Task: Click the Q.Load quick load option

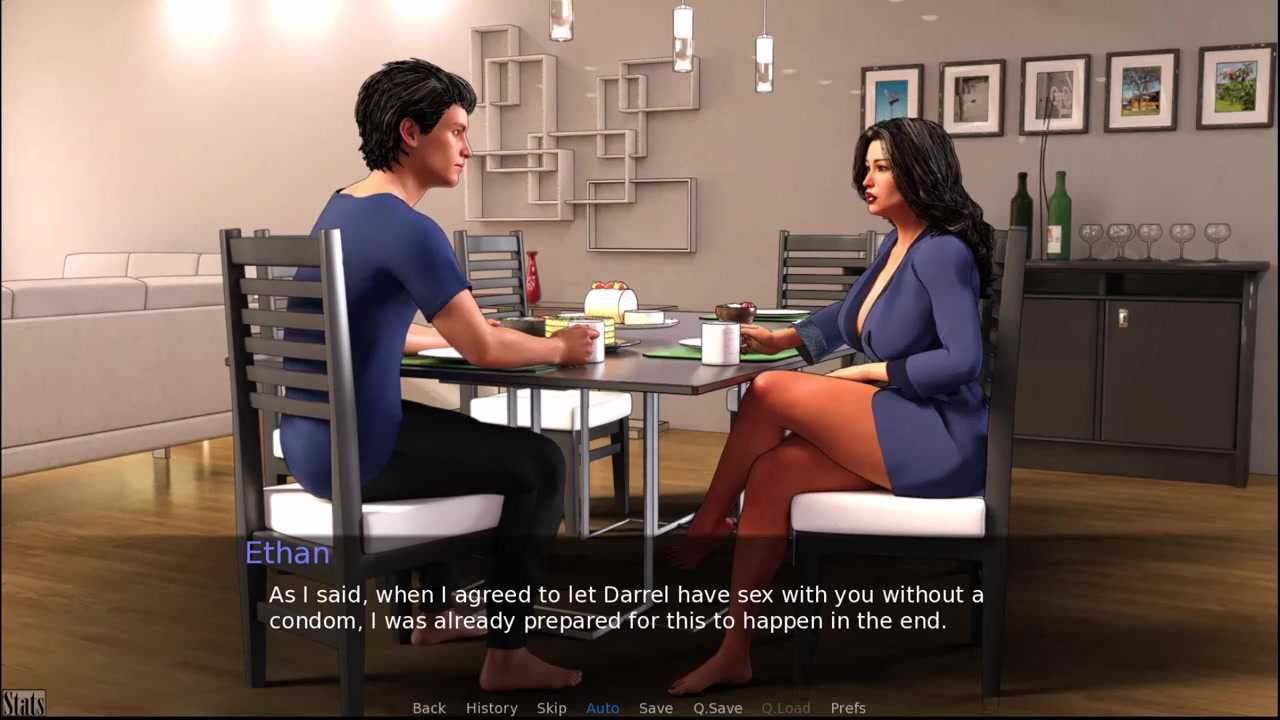Action: [x=786, y=708]
